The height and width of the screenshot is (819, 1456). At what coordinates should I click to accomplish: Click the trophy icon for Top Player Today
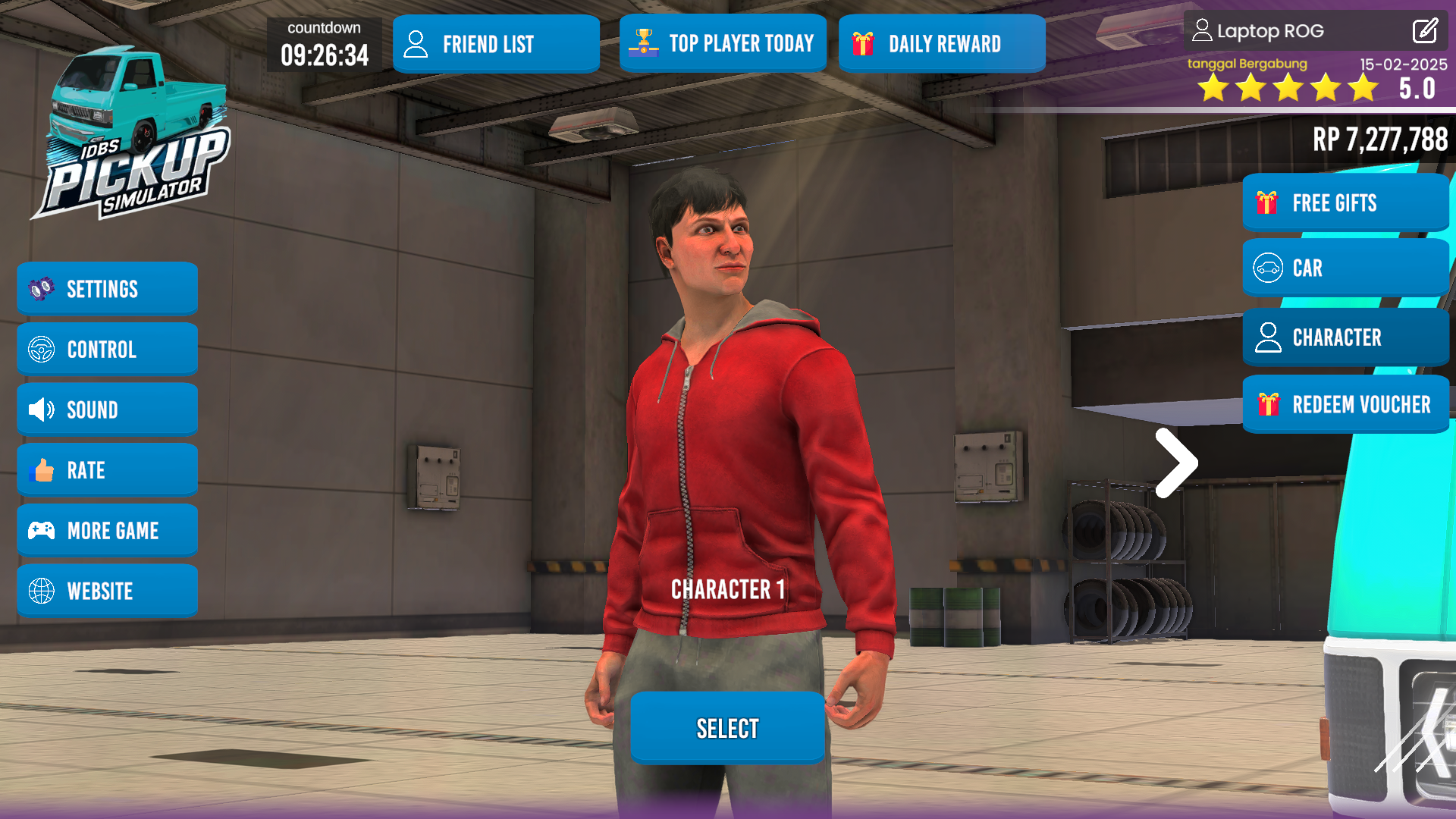[642, 42]
